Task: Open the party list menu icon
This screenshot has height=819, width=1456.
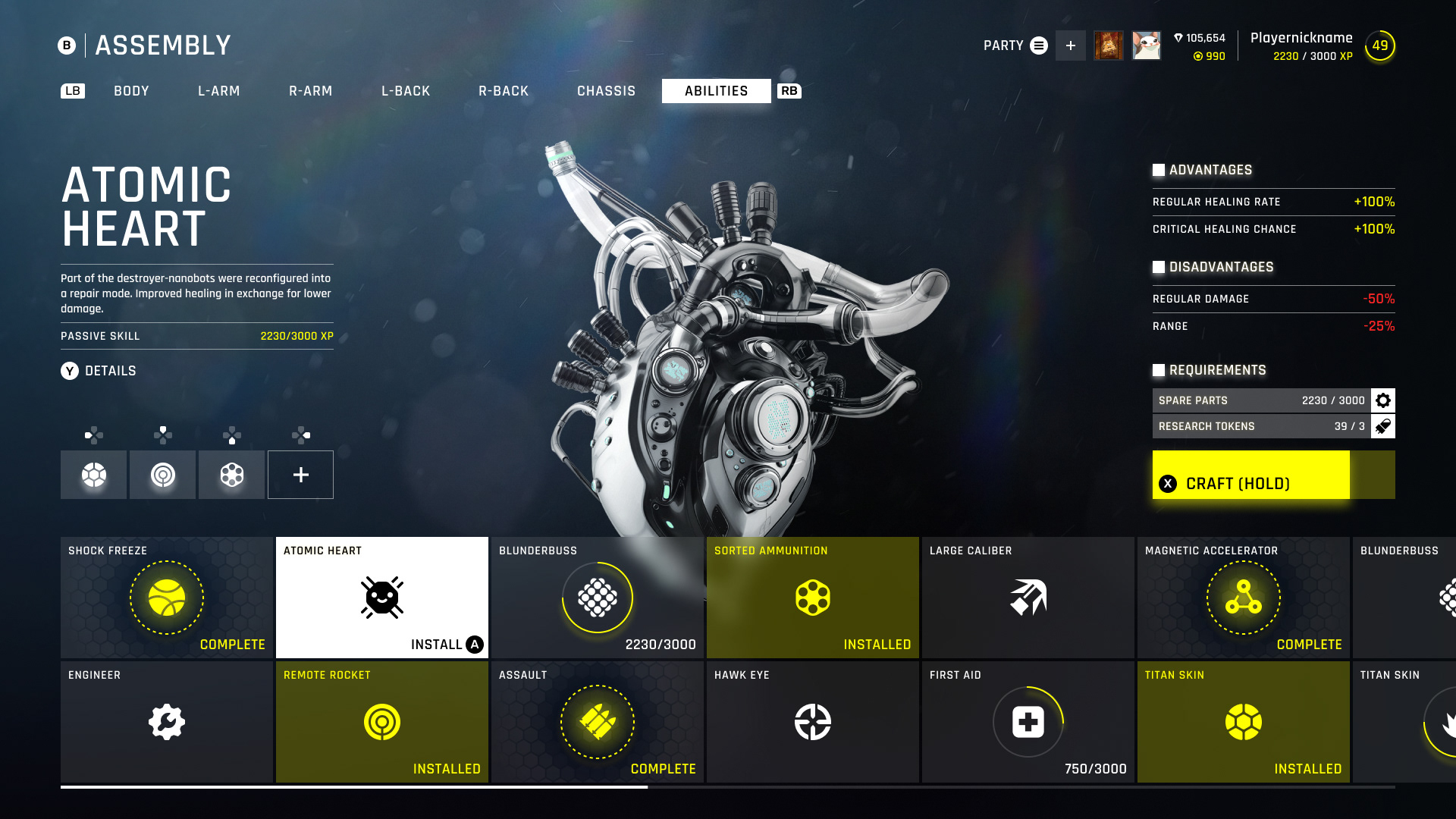Action: click(1039, 45)
